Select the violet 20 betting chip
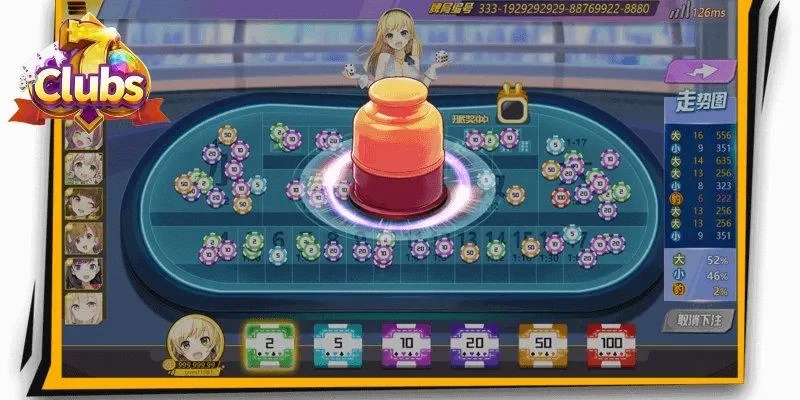 coord(474,344)
